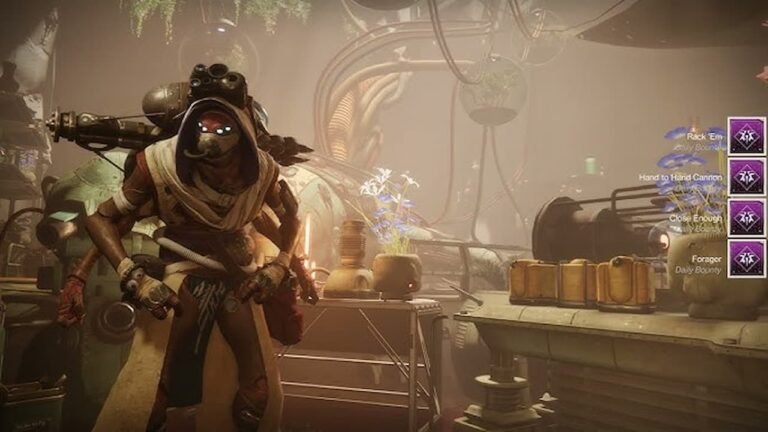Viewport: 768px width, 432px height.
Task: Select the Rack 'Em daily bounty
Action: (x=746, y=136)
